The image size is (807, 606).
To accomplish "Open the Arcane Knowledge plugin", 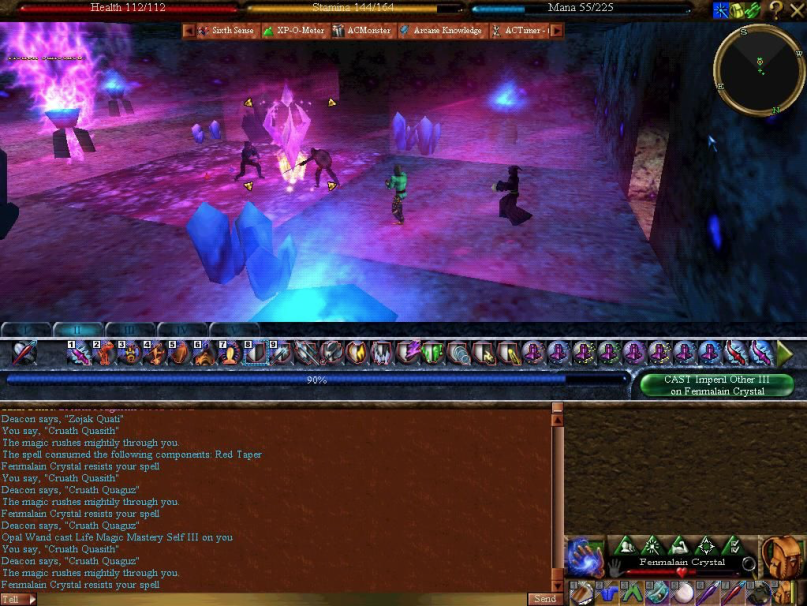I will tap(441, 31).
